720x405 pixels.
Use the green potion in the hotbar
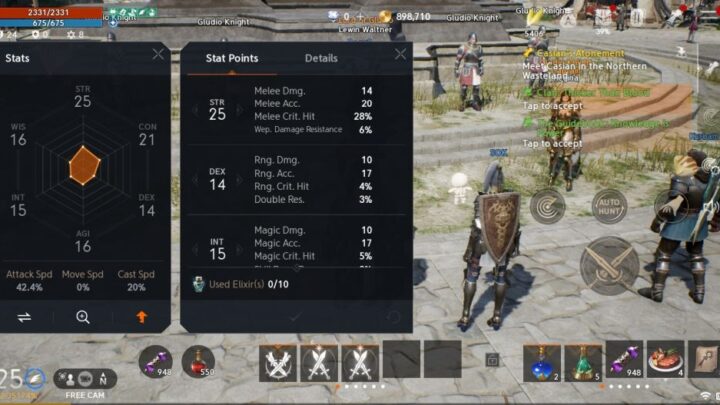click(x=583, y=360)
